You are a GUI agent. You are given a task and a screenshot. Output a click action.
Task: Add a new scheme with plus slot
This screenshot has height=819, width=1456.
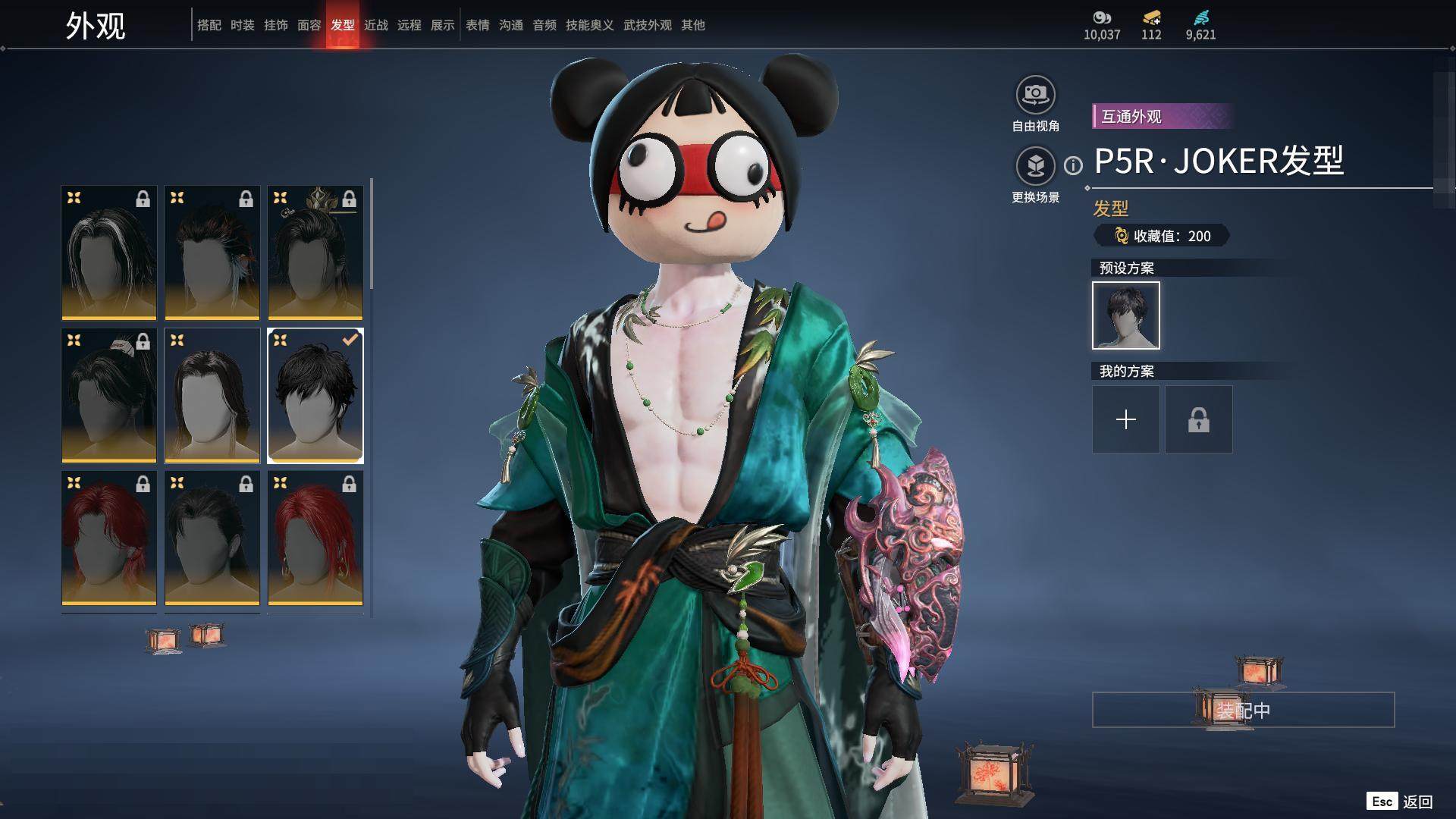click(x=1125, y=419)
